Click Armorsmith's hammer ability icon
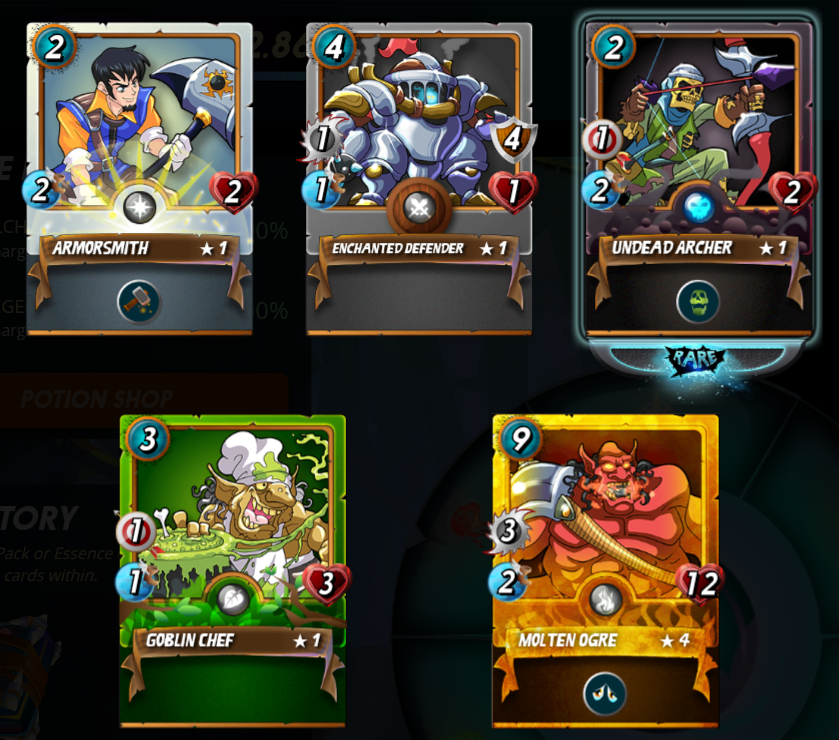The image size is (839, 740). tap(138, 300)
